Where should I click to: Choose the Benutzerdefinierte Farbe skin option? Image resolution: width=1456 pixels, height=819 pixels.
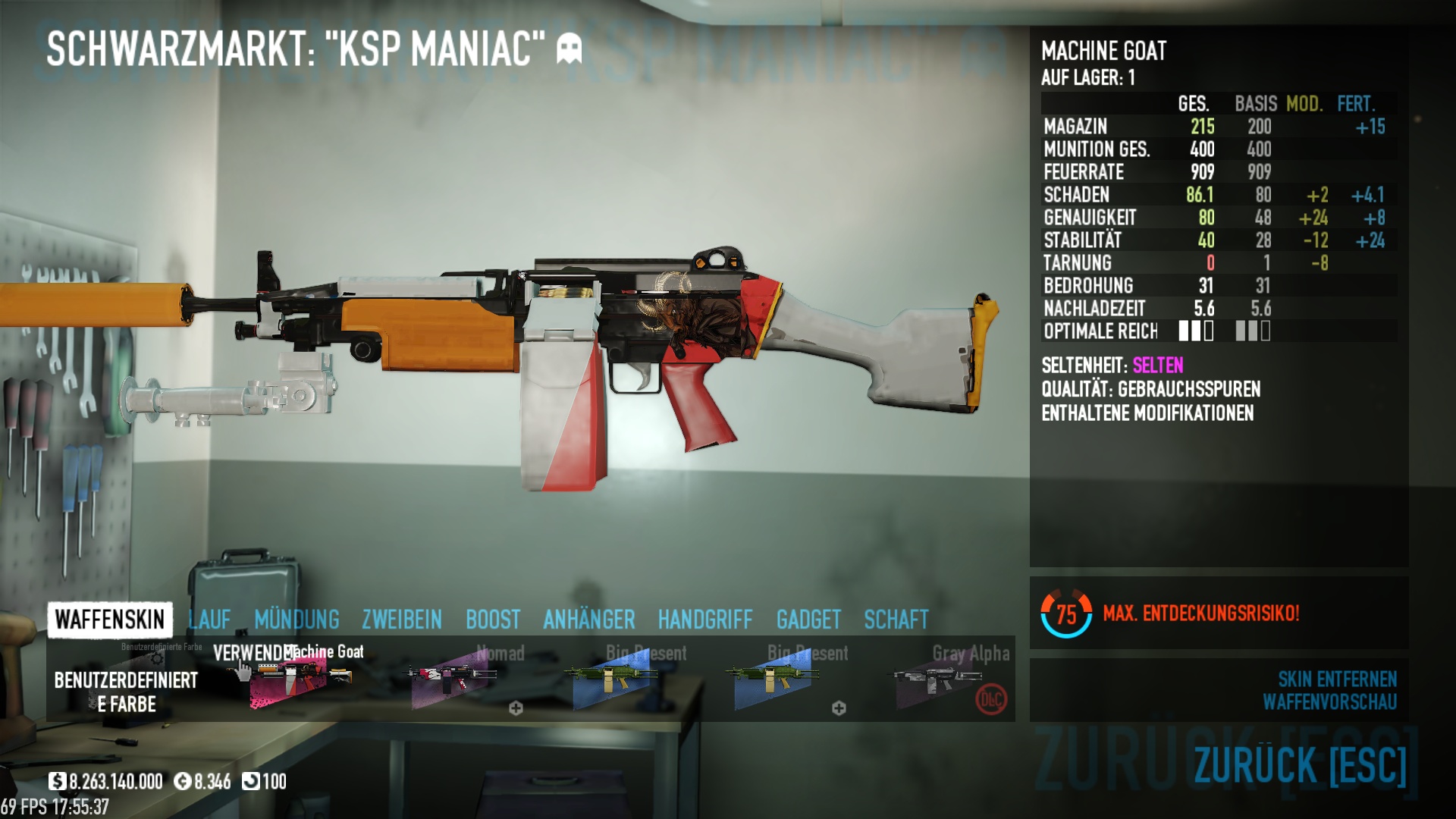click(x=126, y=680)
